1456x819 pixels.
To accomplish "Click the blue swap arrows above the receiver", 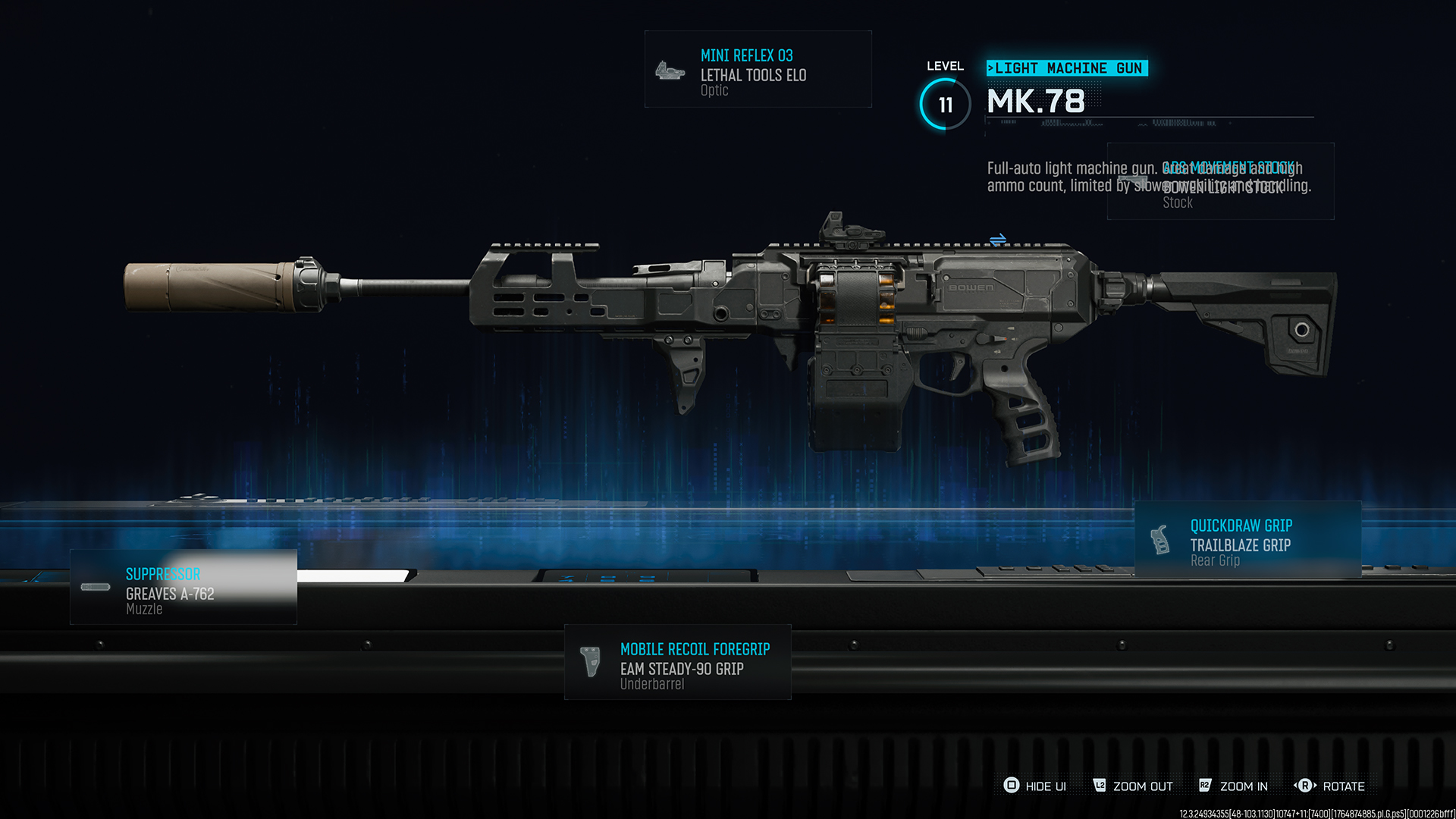I will 998,240.
